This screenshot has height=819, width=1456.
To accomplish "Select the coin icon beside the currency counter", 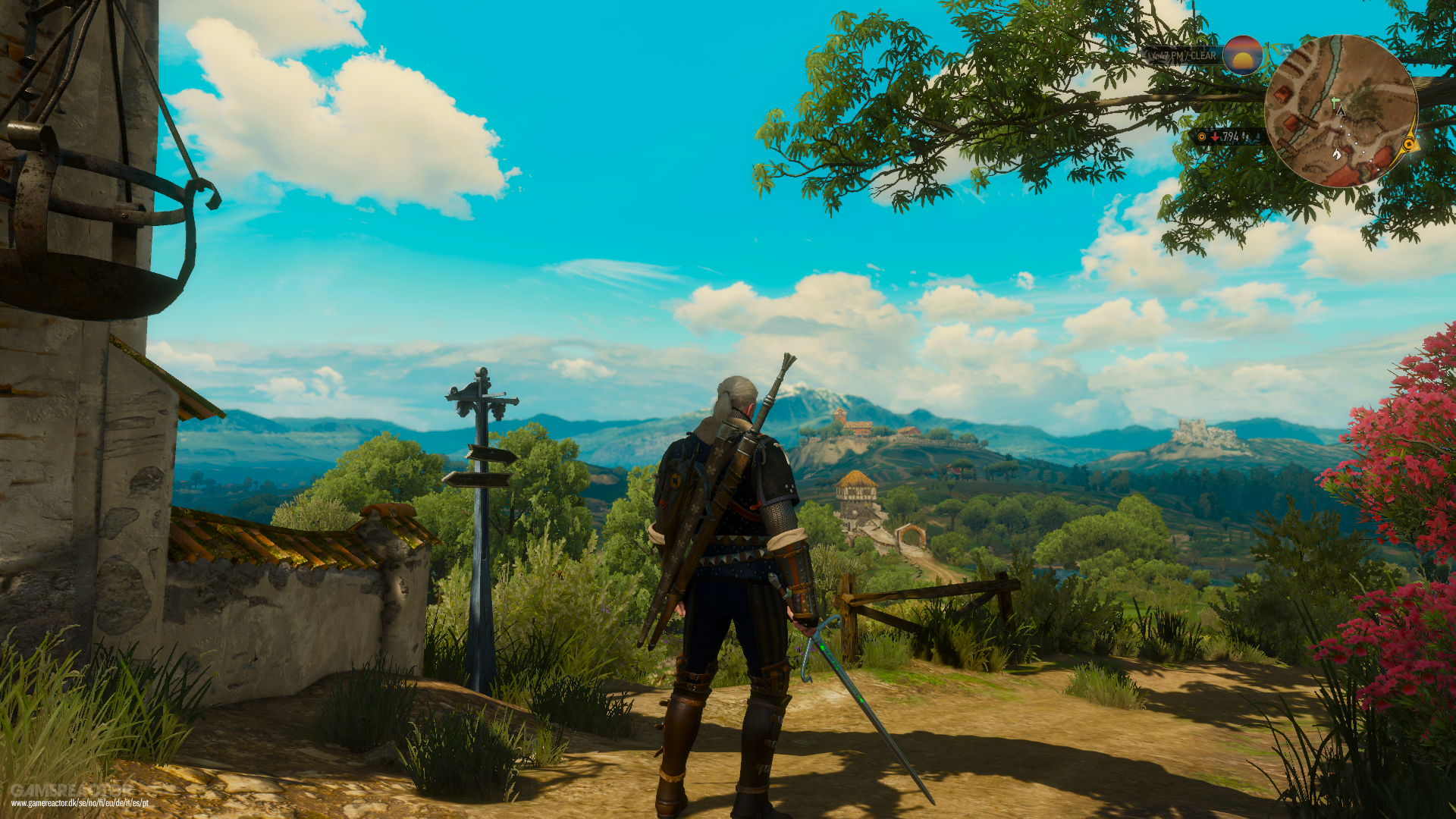I will click(1202, 138).
